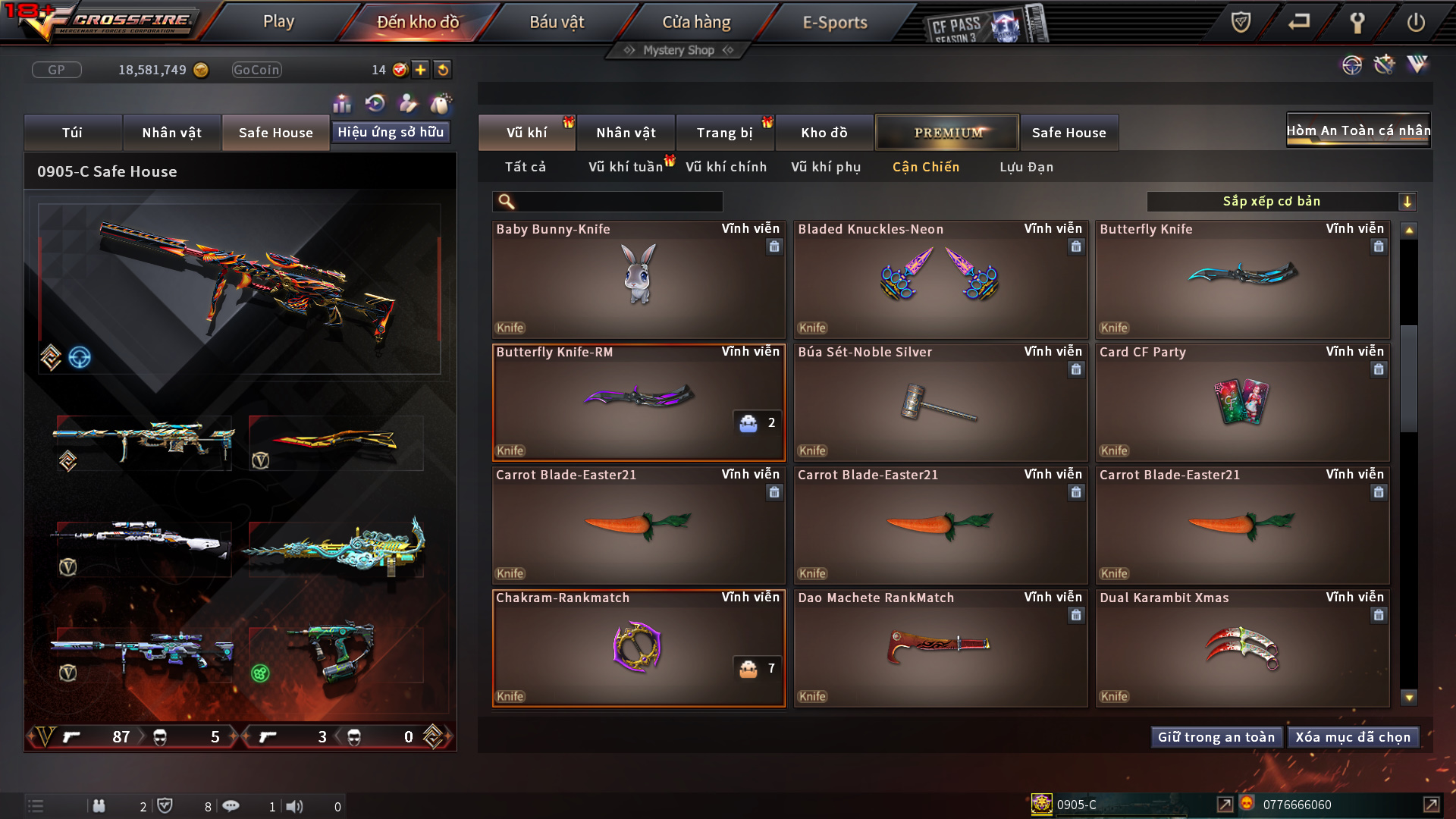Select the Baby Bunny-Knife item

(639, 281)
